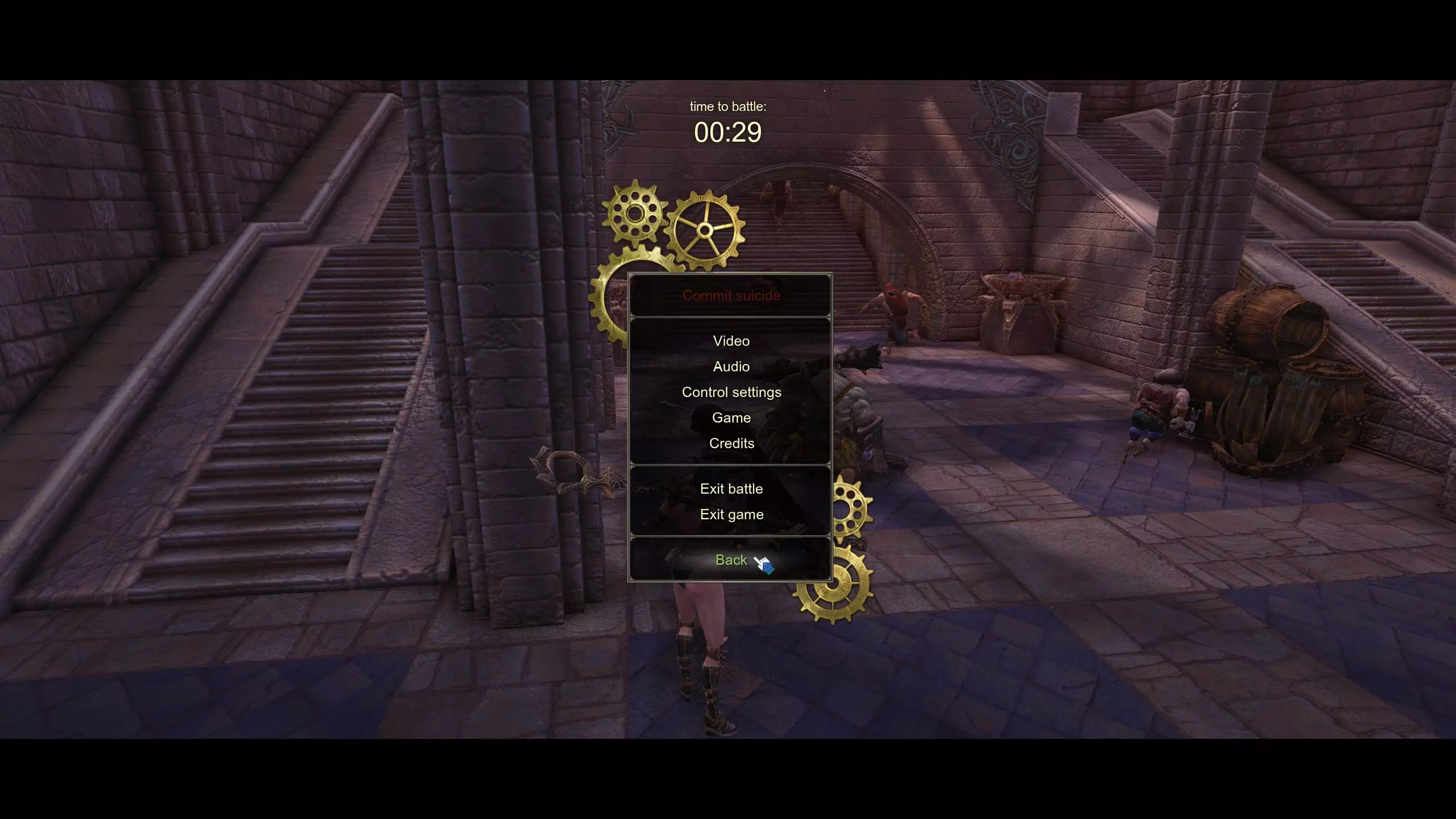This screenshot has height=819, width=1456.
Task: Choose Exit game to quit
Action: [731, 515]
